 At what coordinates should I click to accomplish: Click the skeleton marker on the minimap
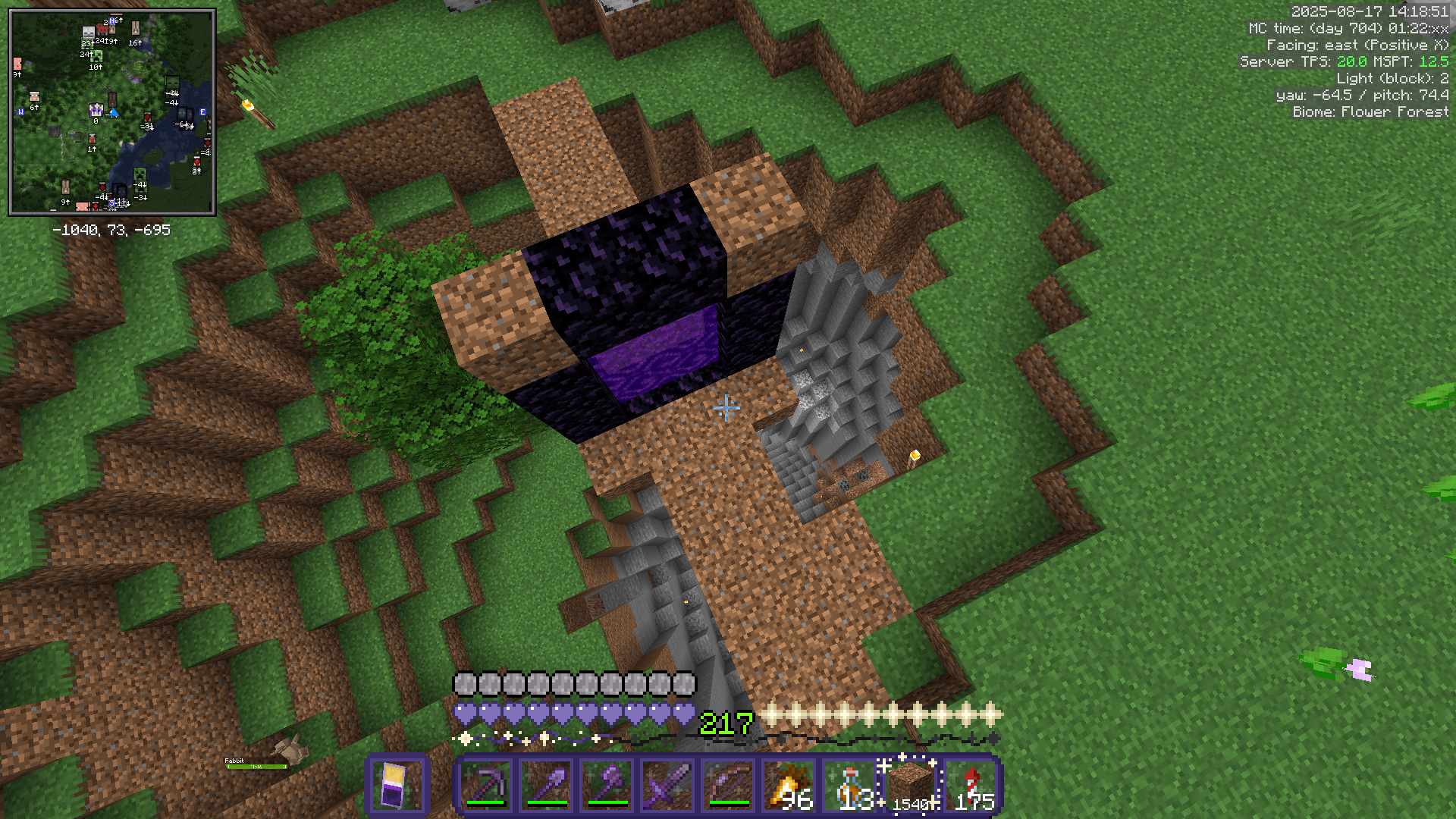(x=88, y=32)
